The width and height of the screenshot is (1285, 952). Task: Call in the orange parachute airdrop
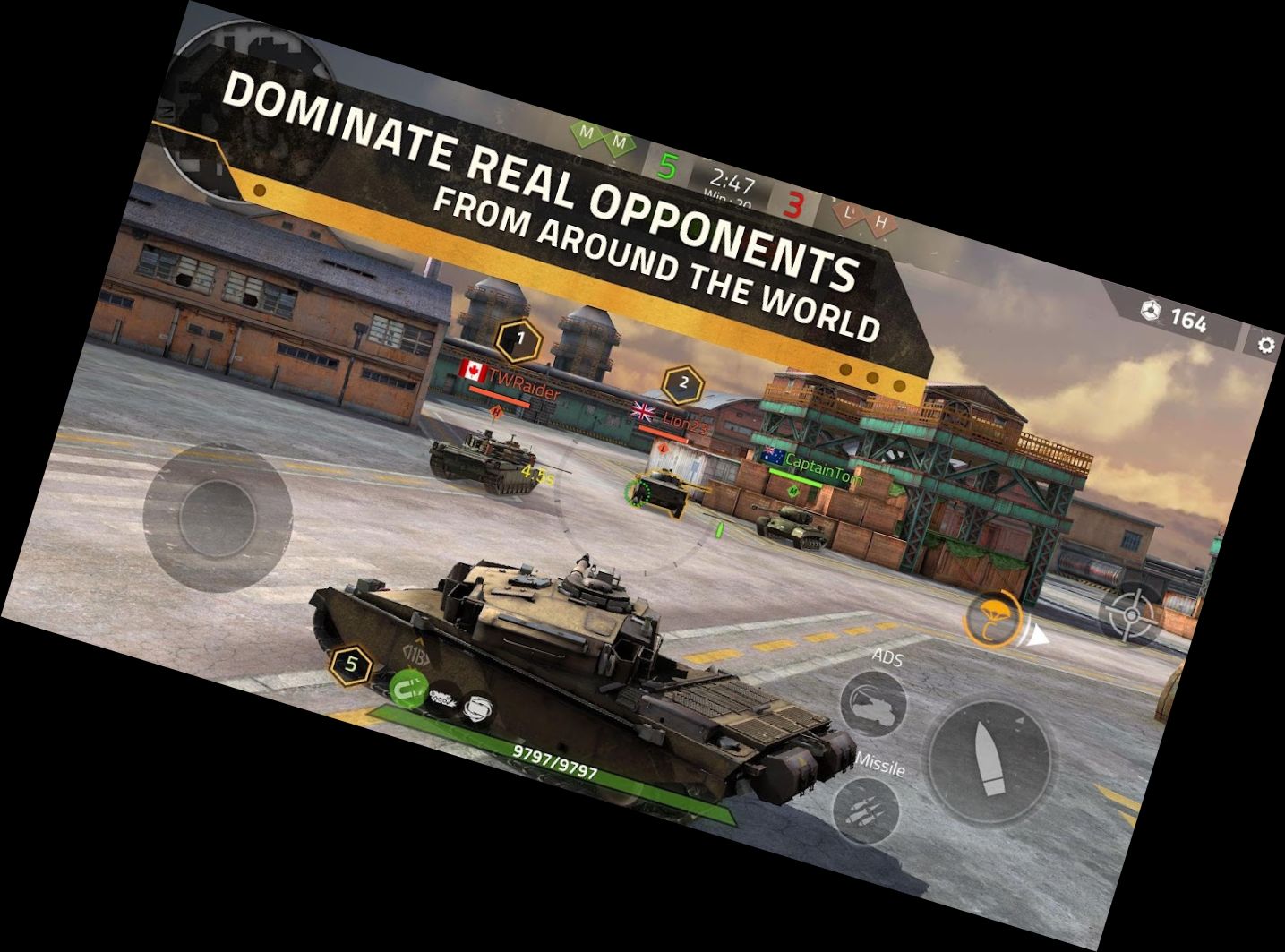[x=993, y=619]
